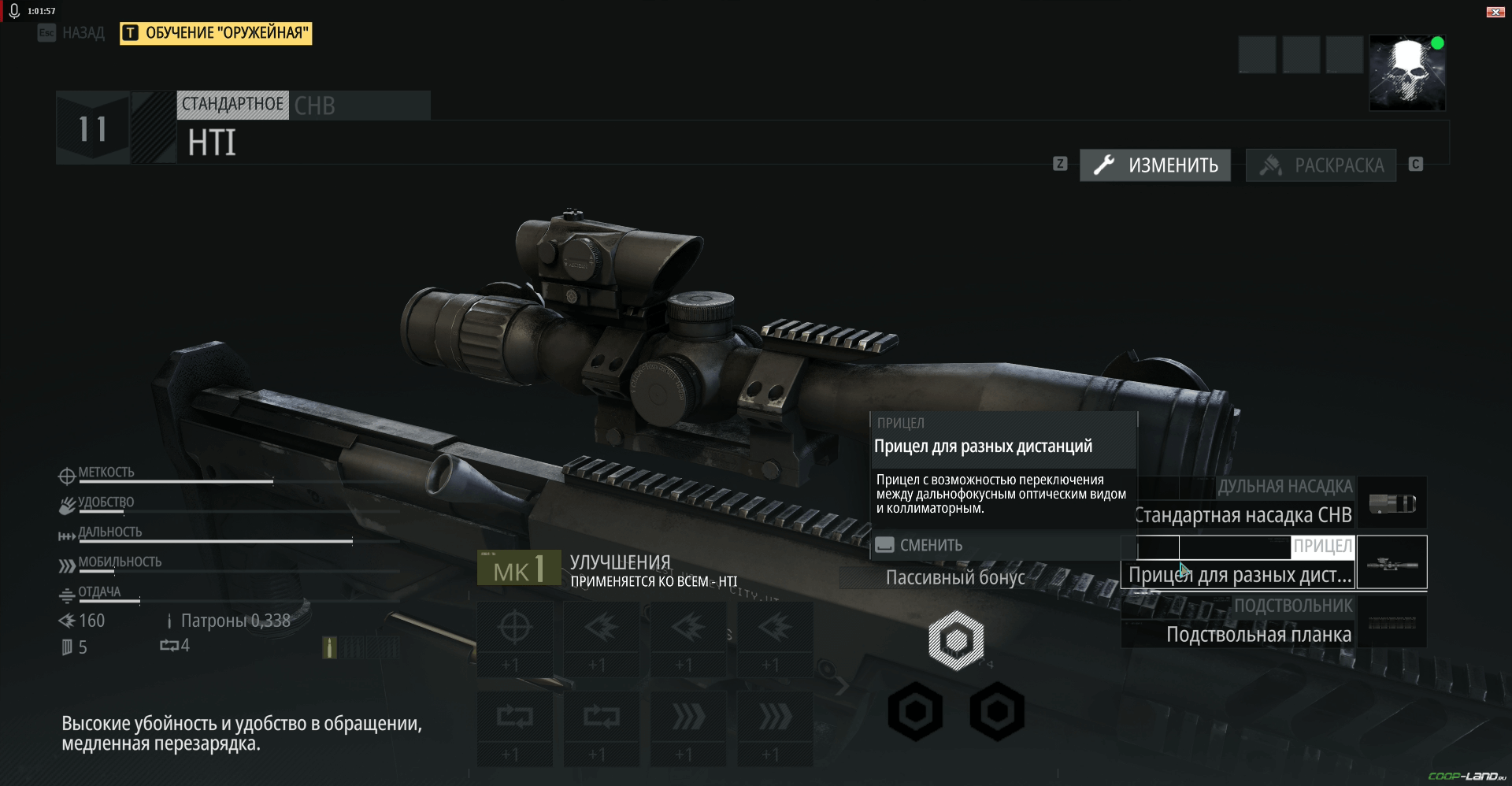Choose the ДУЛЬНАЯ НАСАДКА muzzle slot
Screen dimensions: 1512x786
click(x=1276, y=502)
